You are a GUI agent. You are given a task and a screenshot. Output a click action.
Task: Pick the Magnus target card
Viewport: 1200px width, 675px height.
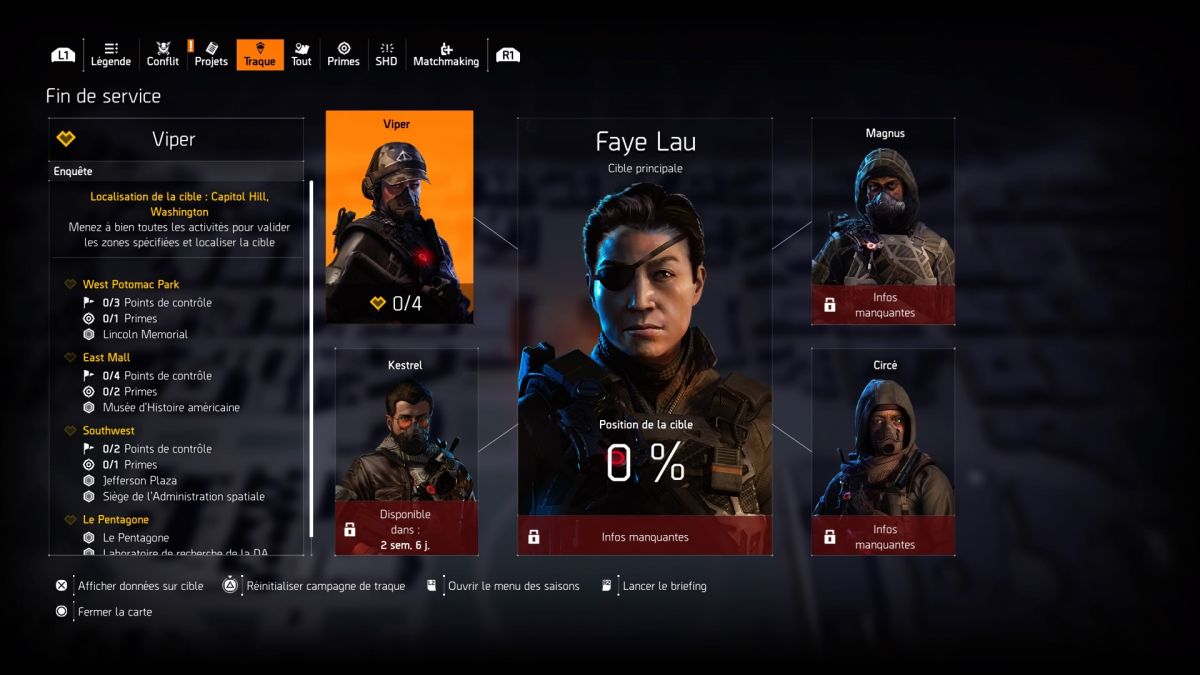click(882, 221)
